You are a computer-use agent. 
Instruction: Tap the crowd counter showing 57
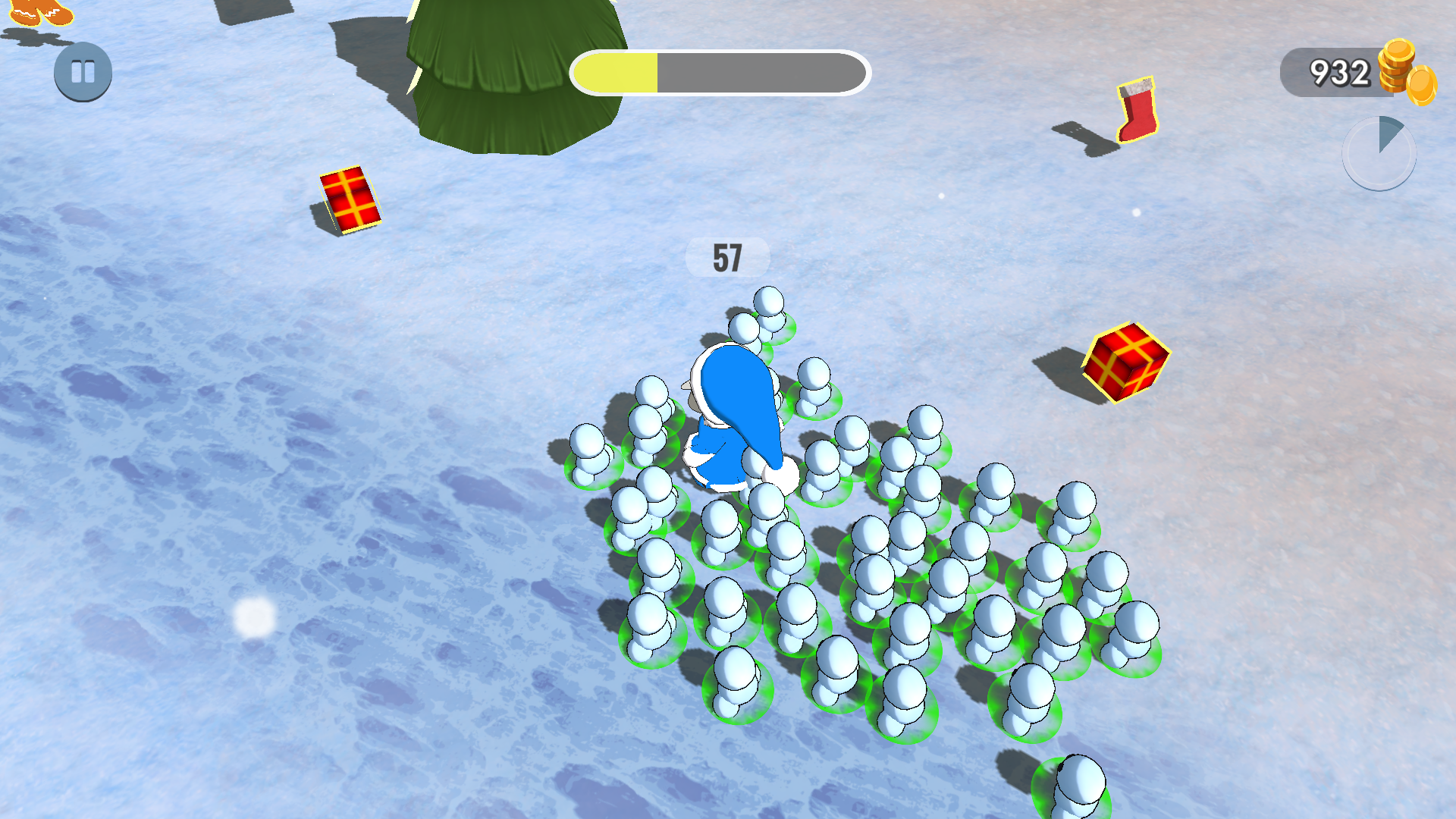tap(727, 258)
